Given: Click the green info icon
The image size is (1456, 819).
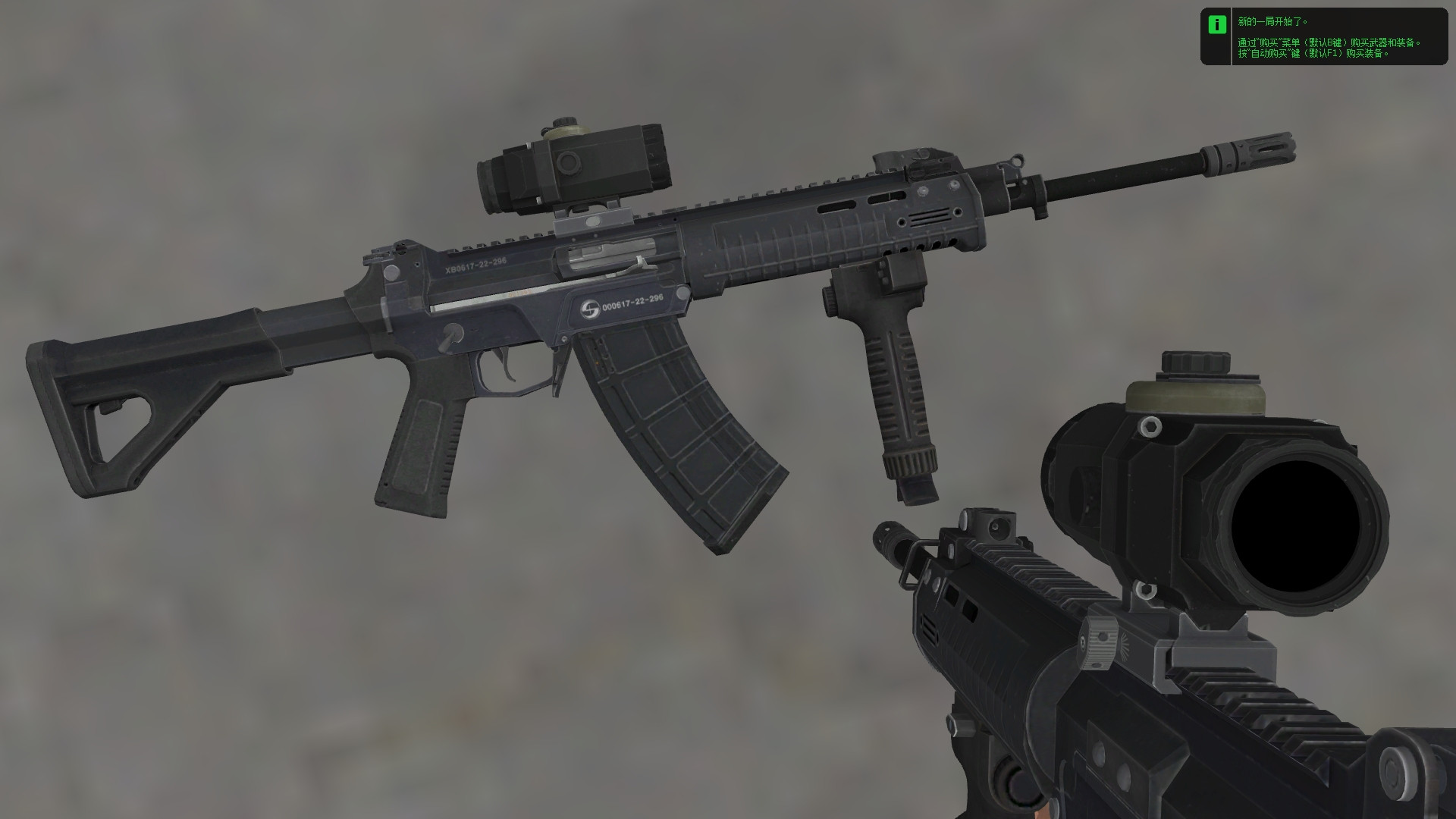Looking at the screenshot, I should coord(1219,25).
